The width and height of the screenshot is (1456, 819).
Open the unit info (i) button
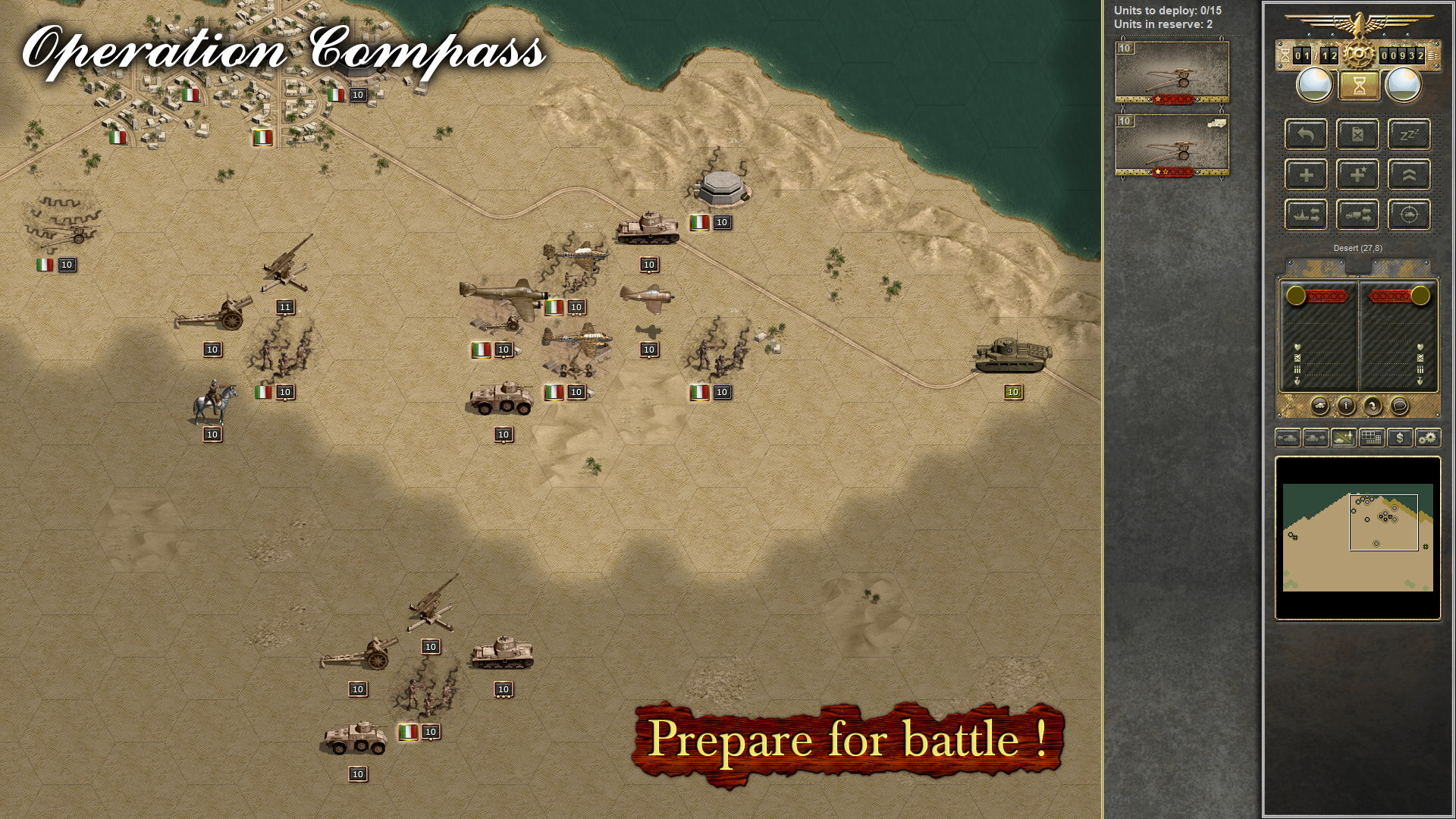click(1346, 406)
